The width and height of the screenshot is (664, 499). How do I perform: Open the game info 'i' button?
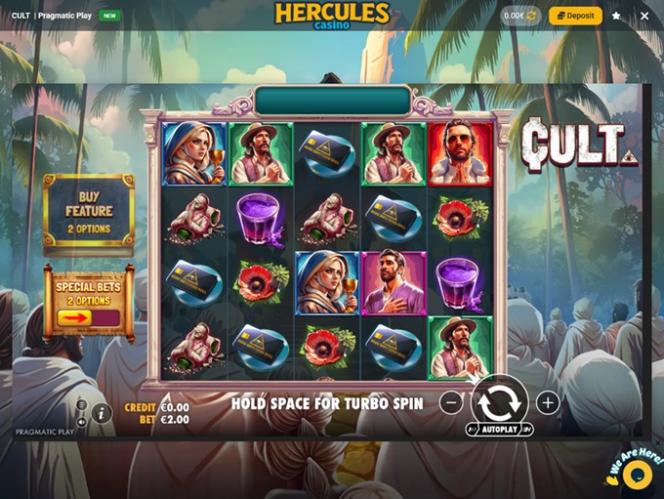pyautogui.click(x=100, y=412)
